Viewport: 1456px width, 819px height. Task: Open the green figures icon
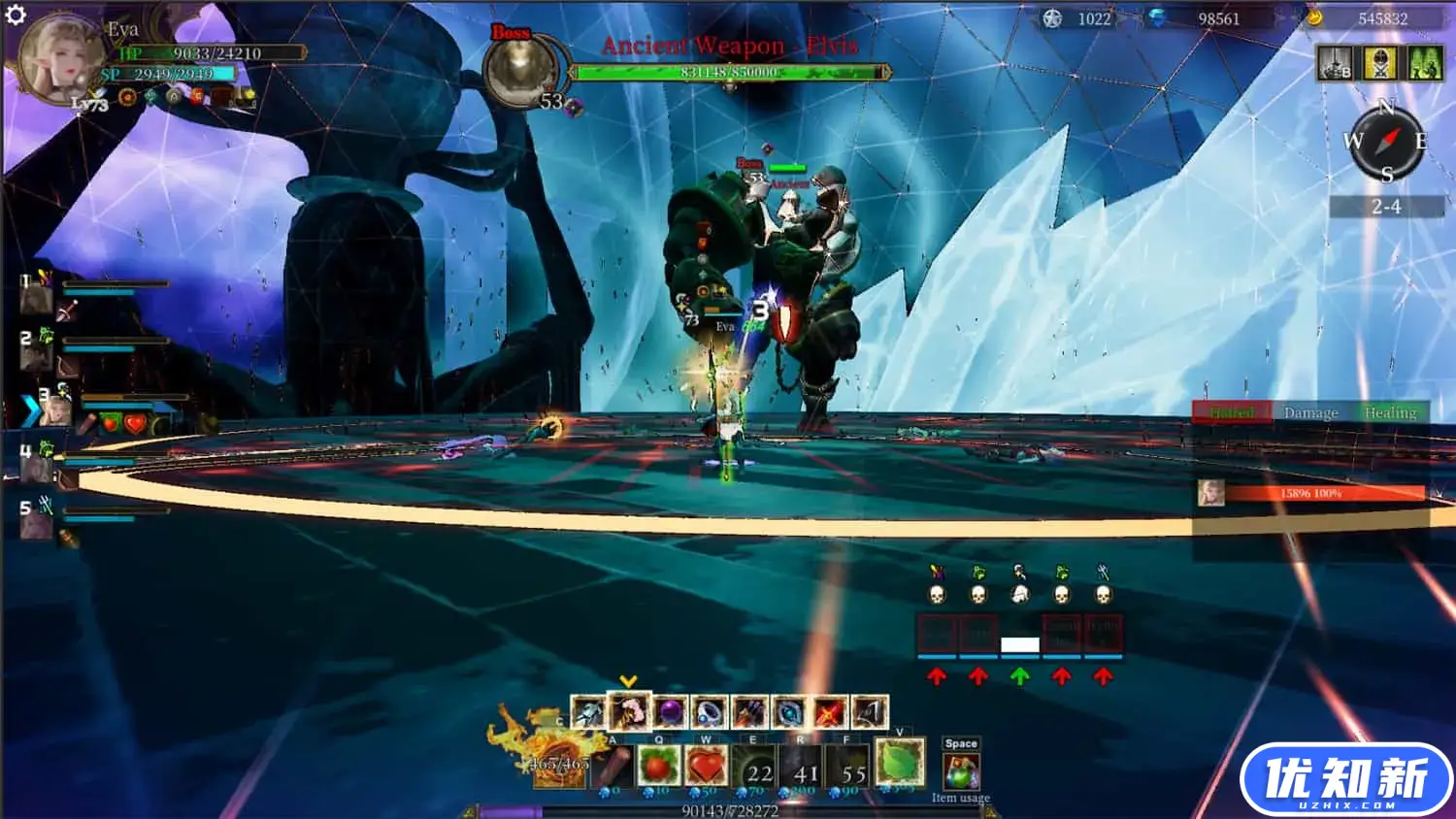tap(1424, 63)
